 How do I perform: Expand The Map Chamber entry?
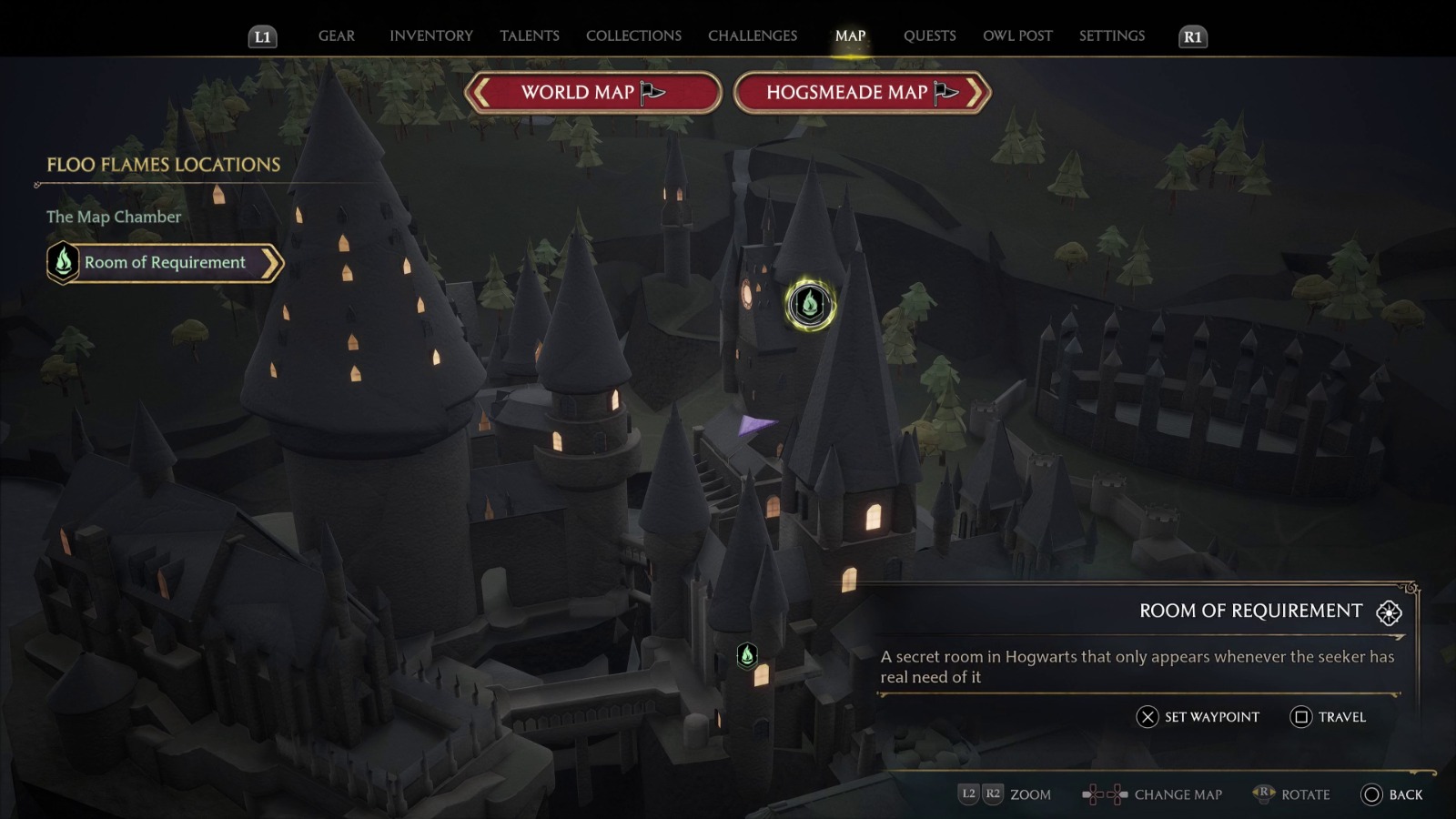point(113,217)
